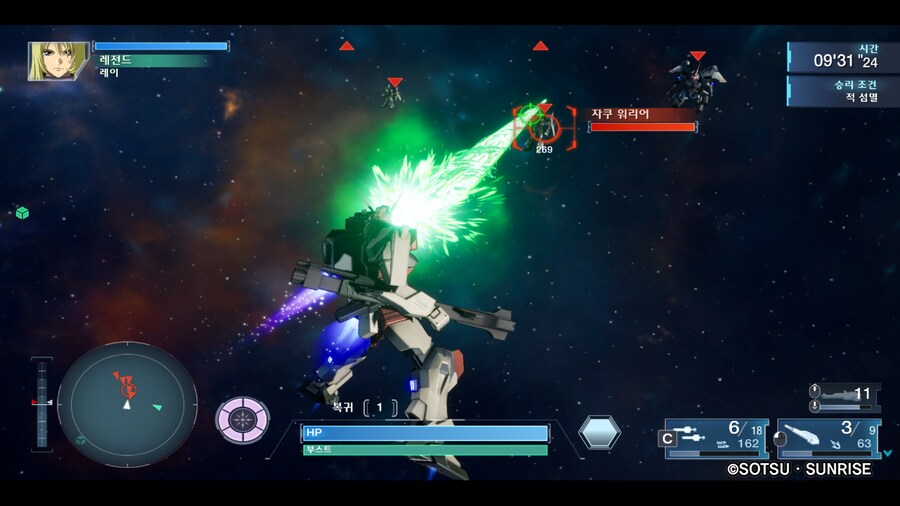The width and height of the screenshot is (900, 506).
Task: Select the bazooka weapon slot
Action: [x=825, y=438]
